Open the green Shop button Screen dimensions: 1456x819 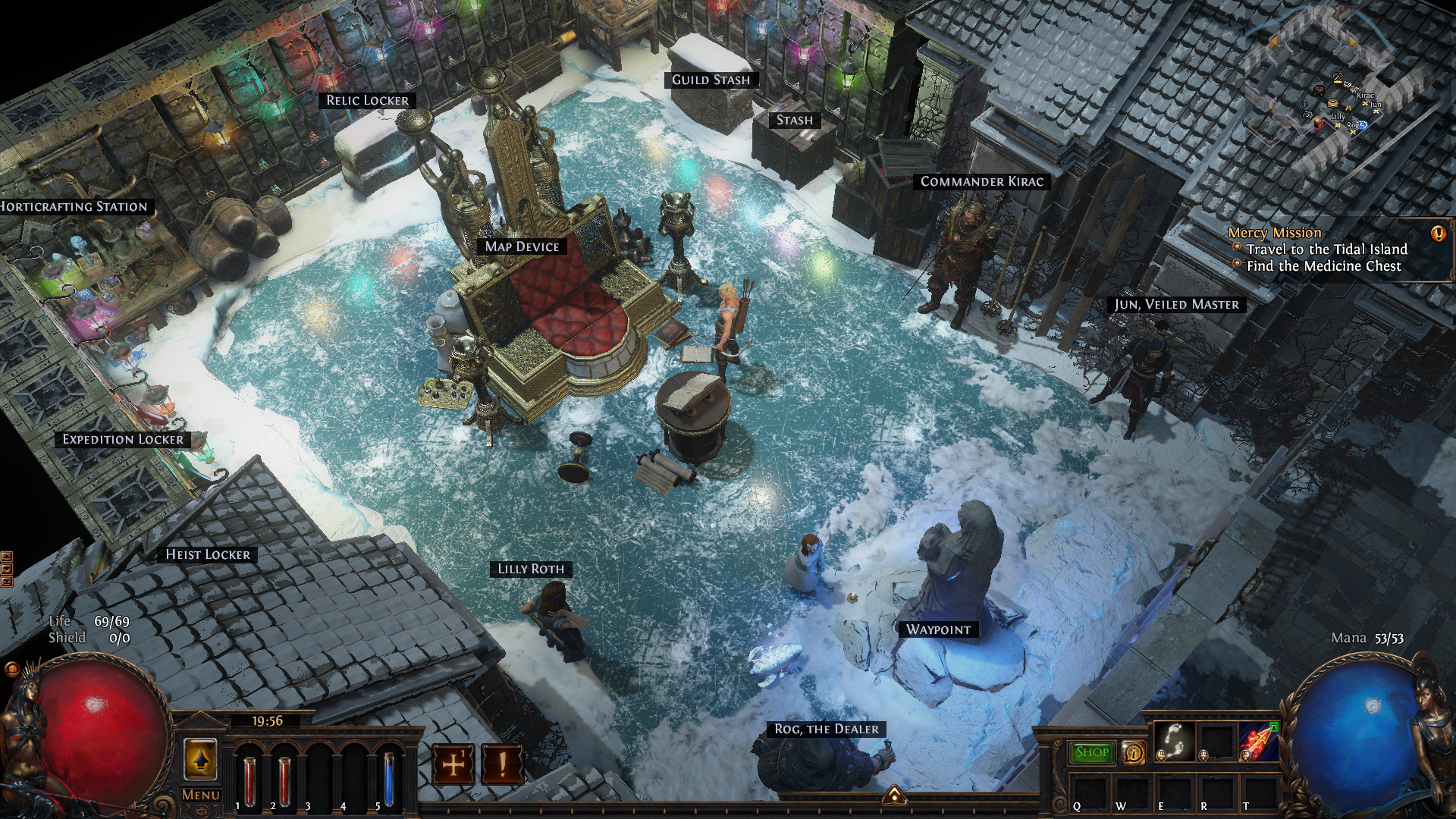pyautogui.click(x=1092, y=752)
